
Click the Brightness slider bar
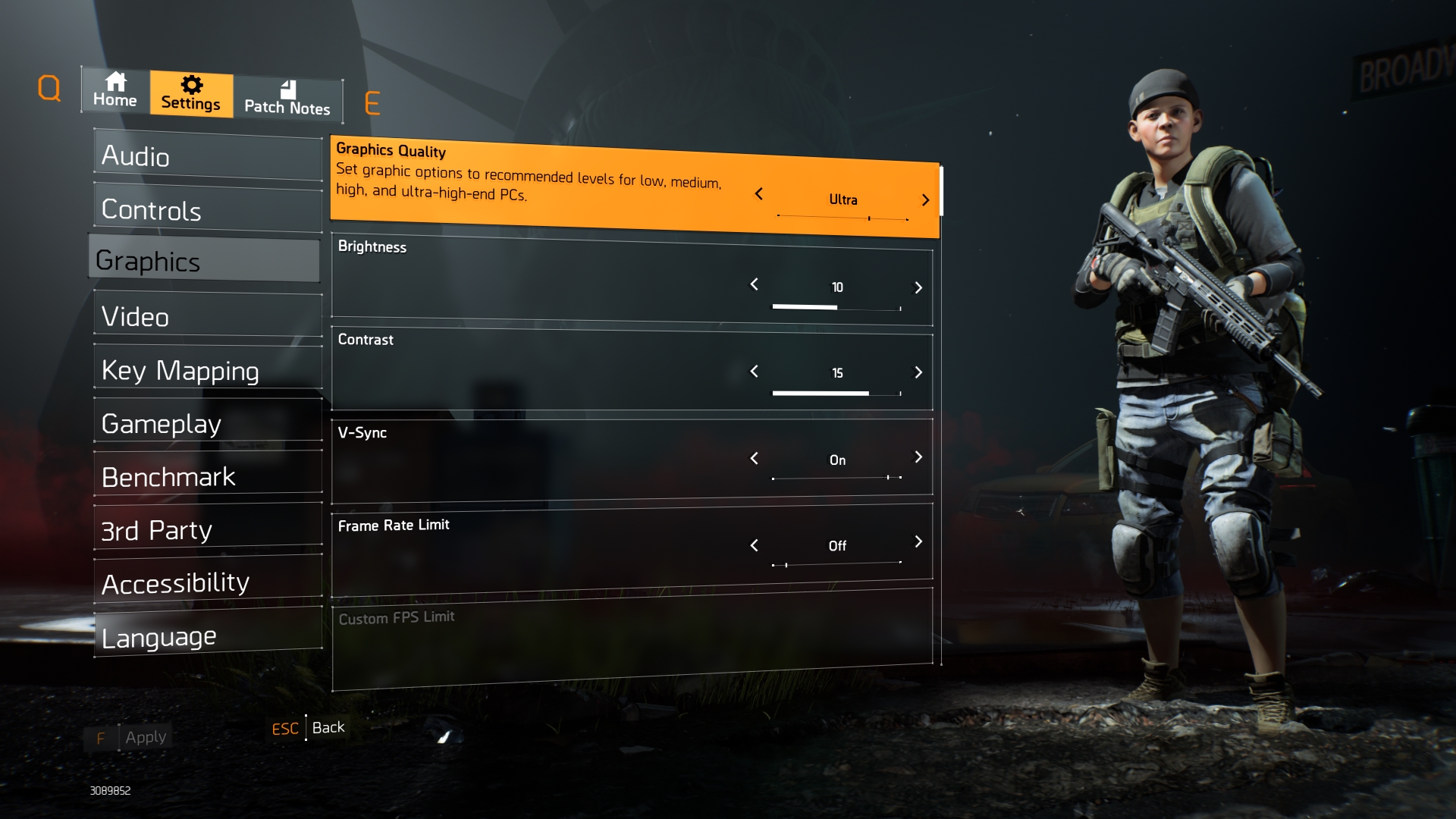pos(836,307)
